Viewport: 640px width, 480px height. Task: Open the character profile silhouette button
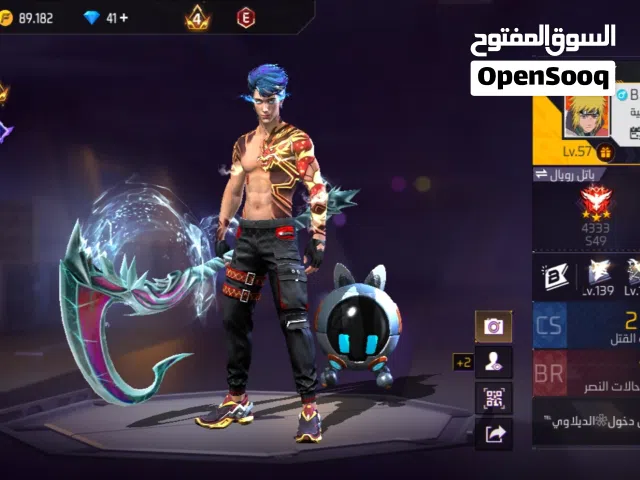pyautogui.click(x=493, y=362)
